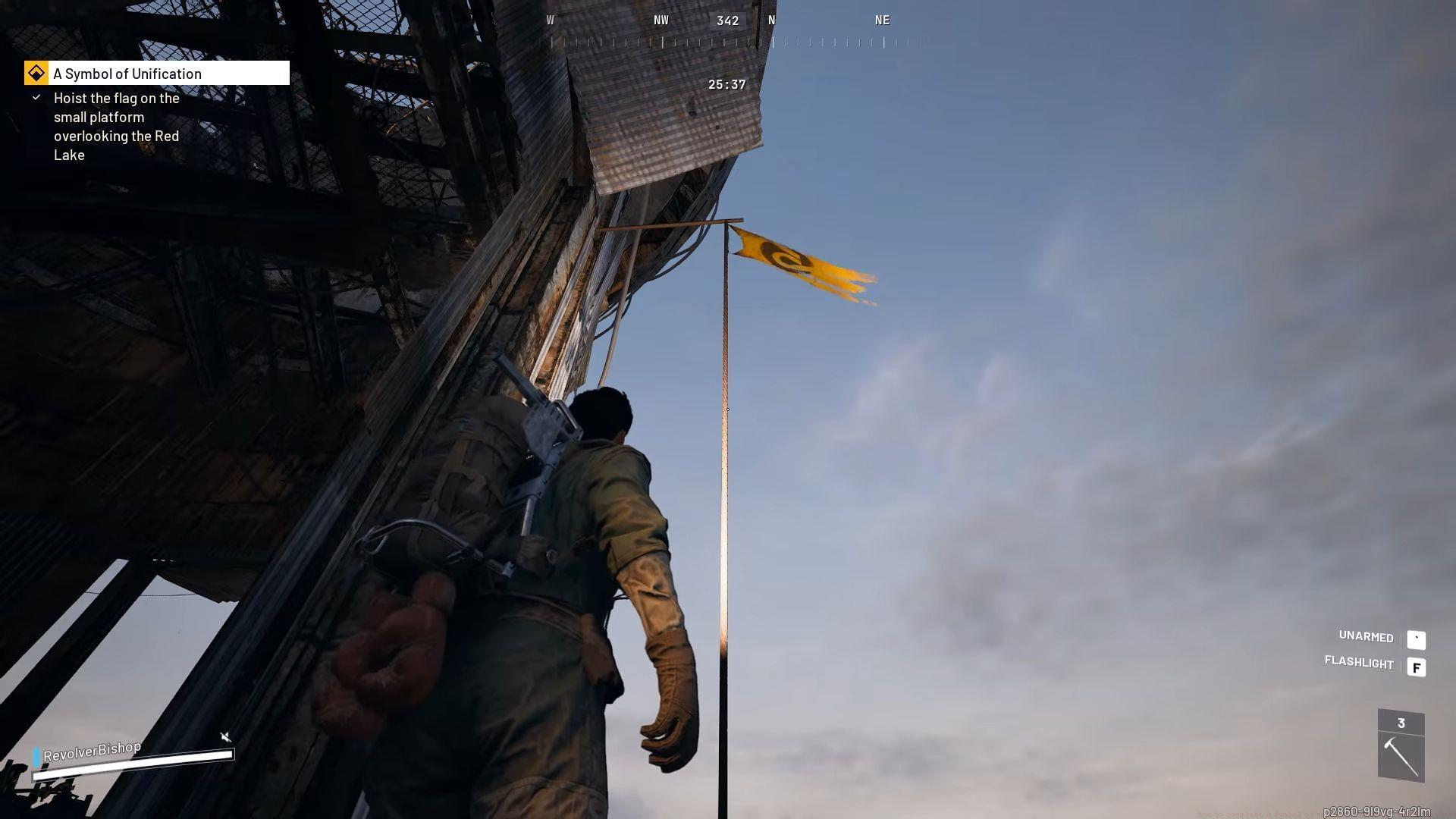1456x819 pixels.
Task: Click the NE heading label on the compass
Action: [x=882, y=20]
